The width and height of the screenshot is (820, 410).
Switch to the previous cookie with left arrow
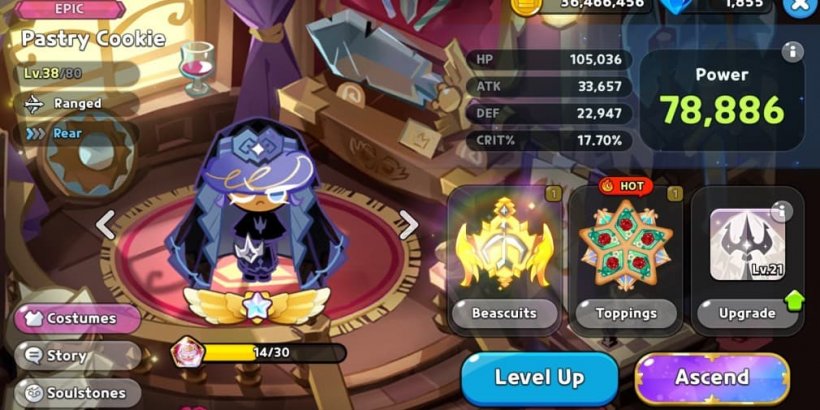pyautogui.click(x=106, y=224)
